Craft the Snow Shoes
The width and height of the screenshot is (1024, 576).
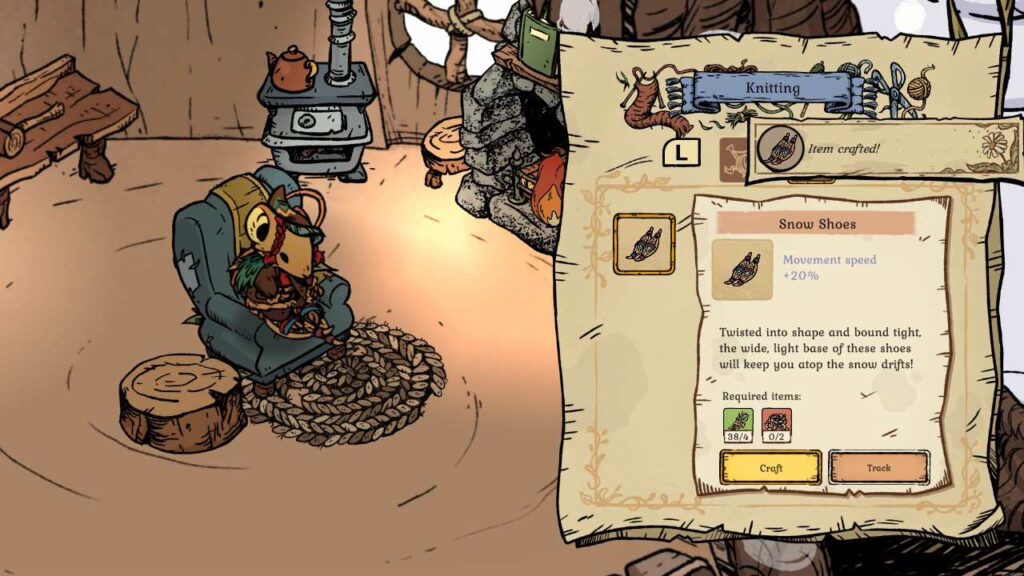tap(770, 467)
